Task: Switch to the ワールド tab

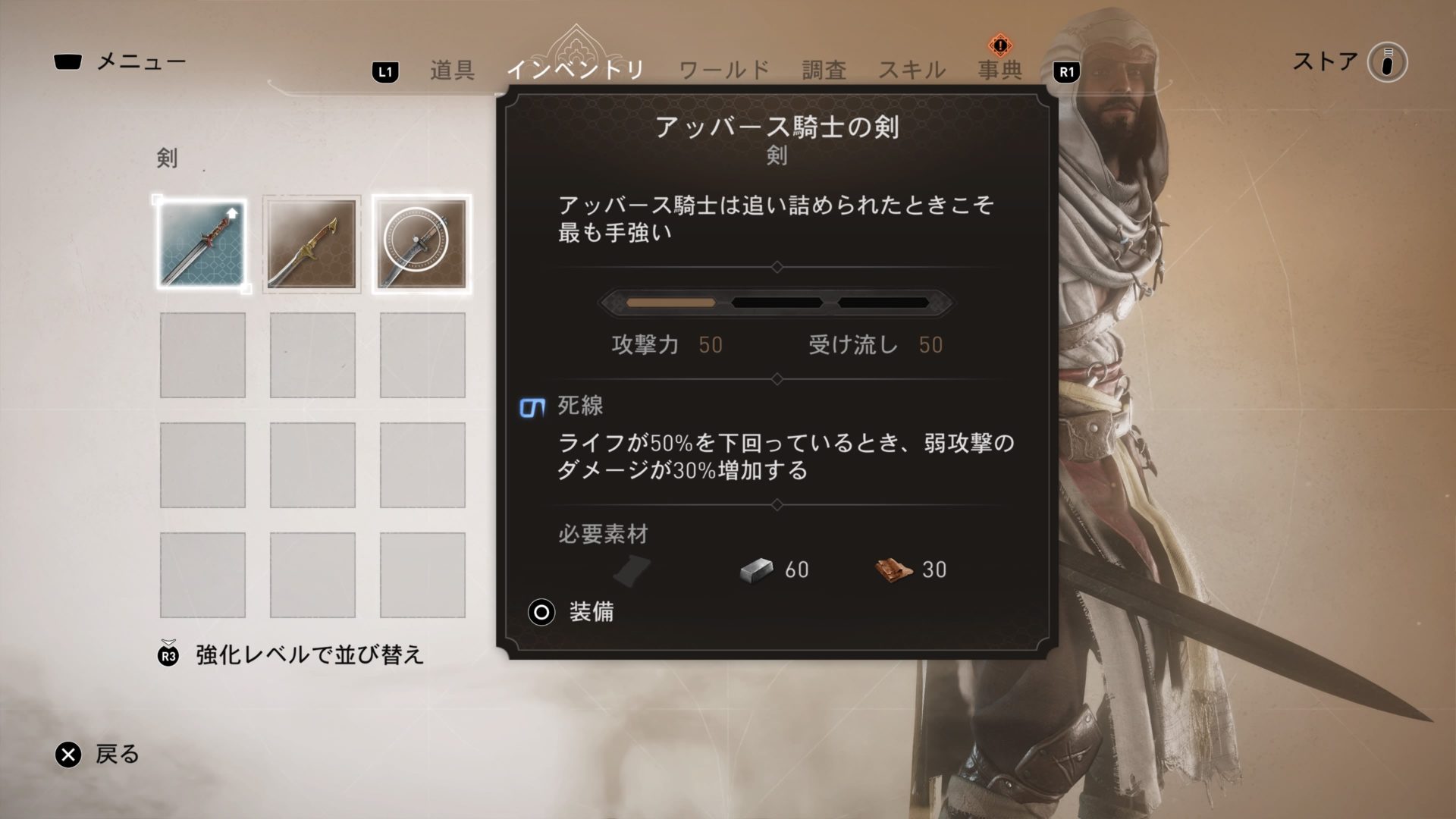Action: coord(724,69)
